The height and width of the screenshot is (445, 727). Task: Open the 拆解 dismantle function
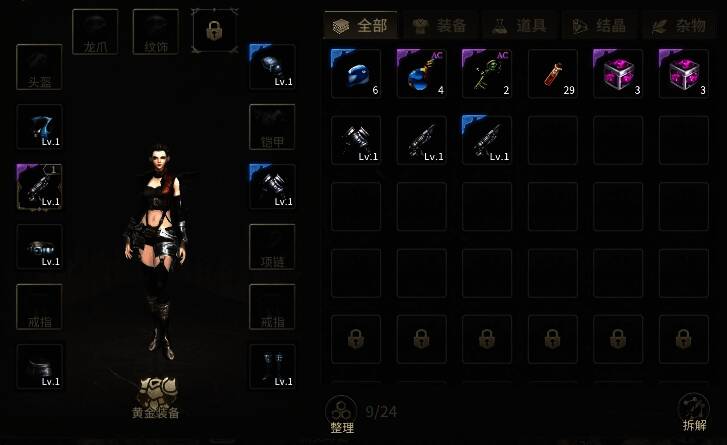click(x=694, y=411)
